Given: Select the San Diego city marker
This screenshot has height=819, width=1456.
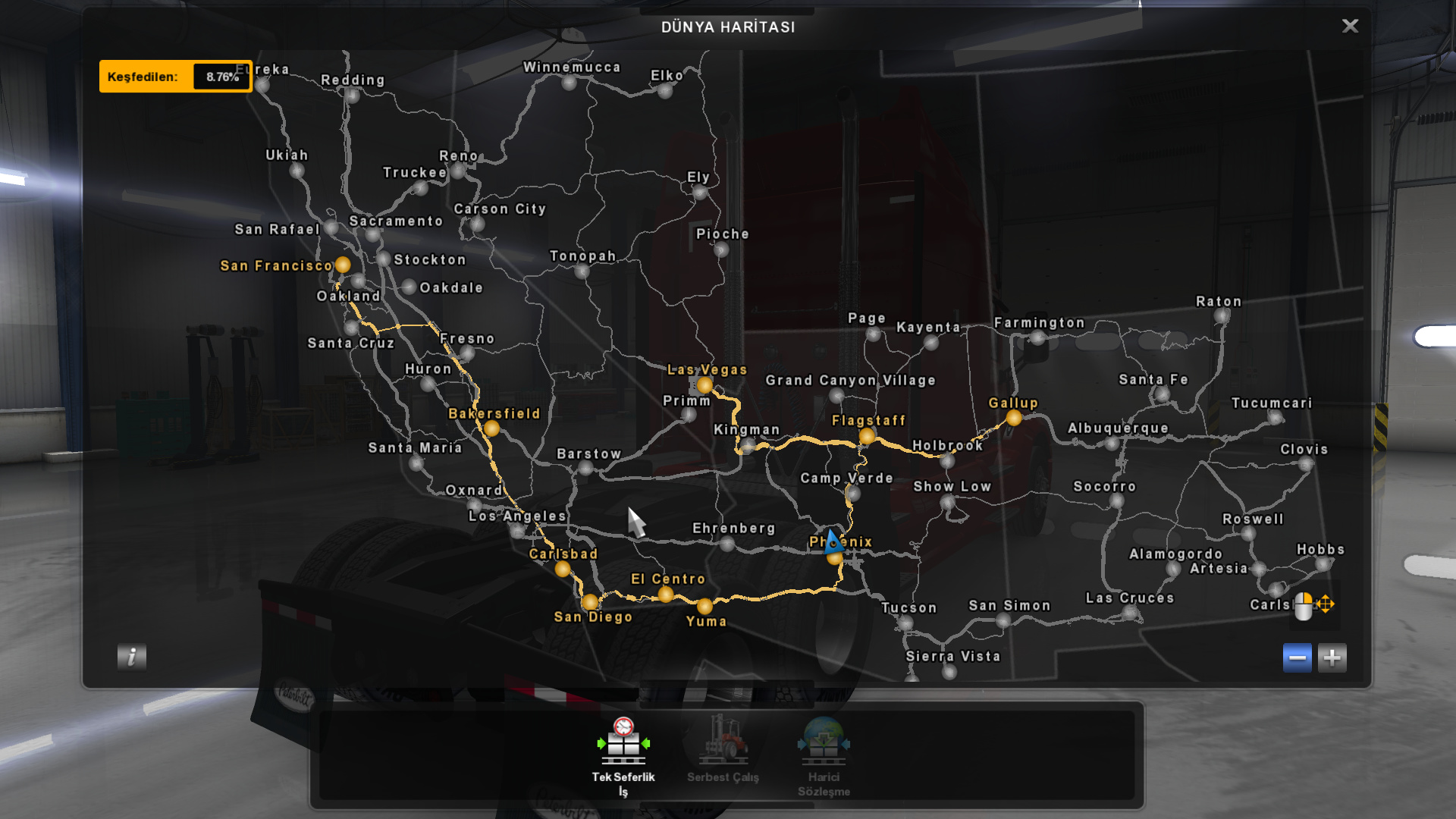Looking at the screenshot, I should click(x=590, y=602).
